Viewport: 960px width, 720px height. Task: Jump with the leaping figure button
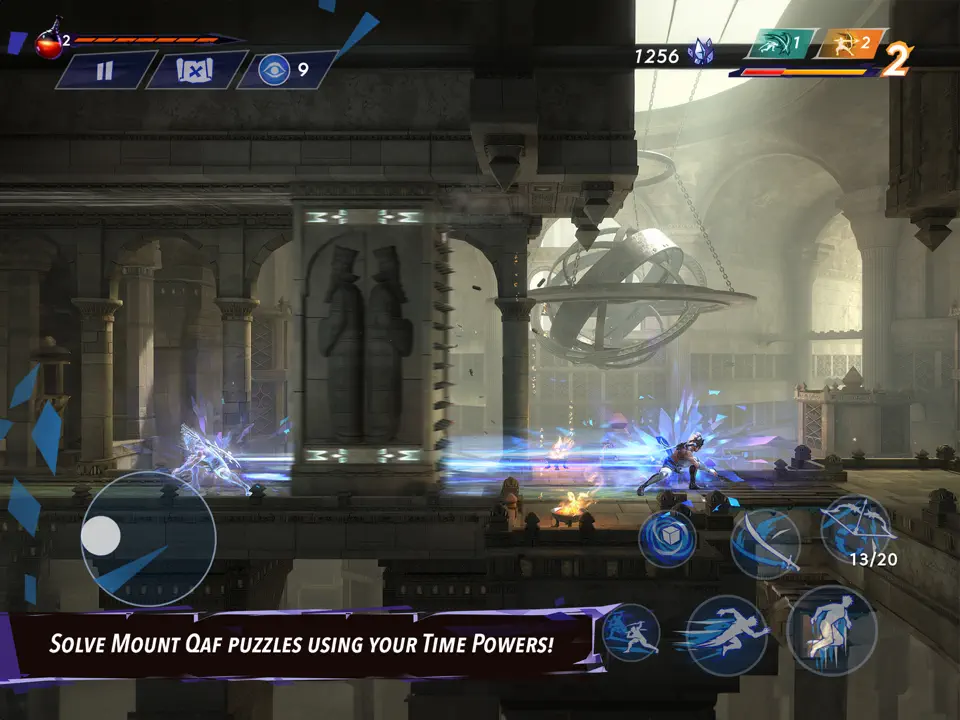(832, 630)
